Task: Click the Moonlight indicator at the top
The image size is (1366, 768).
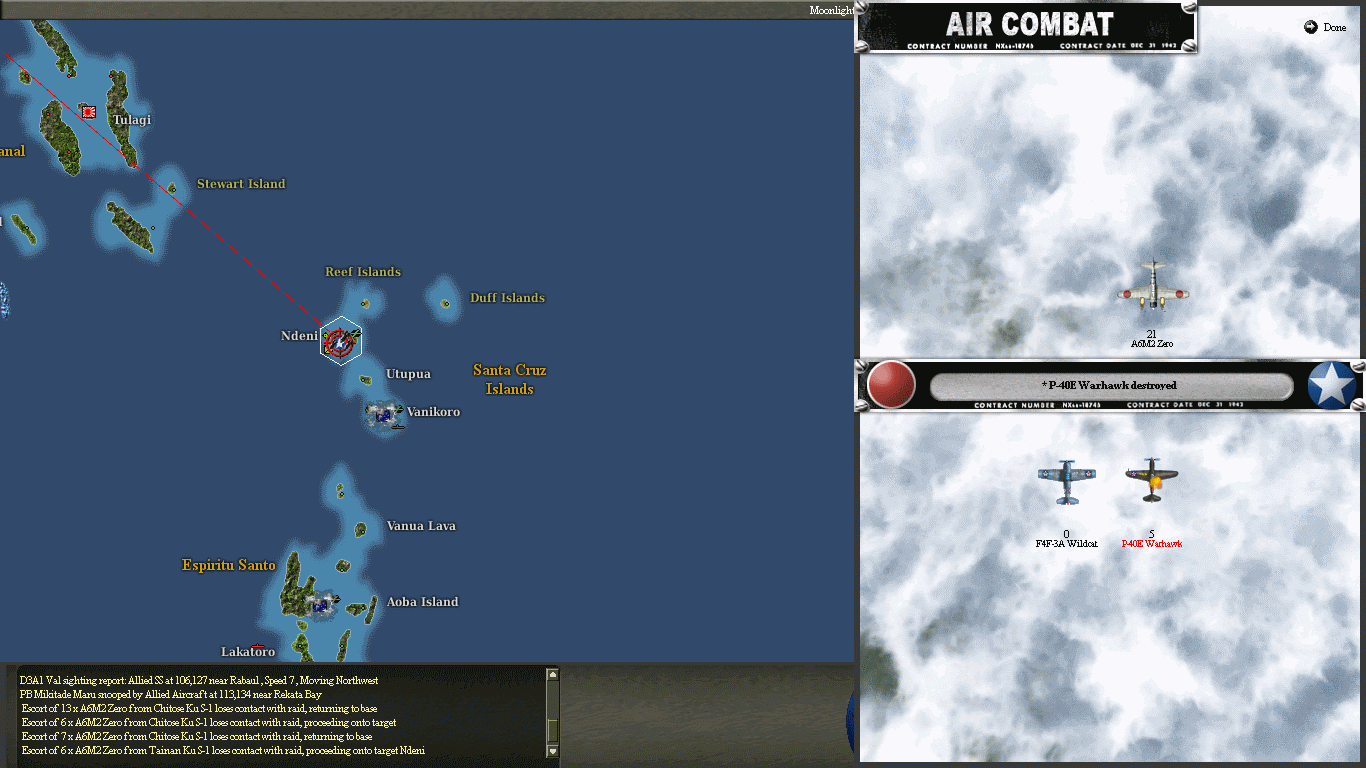Action: coord(831,9)
